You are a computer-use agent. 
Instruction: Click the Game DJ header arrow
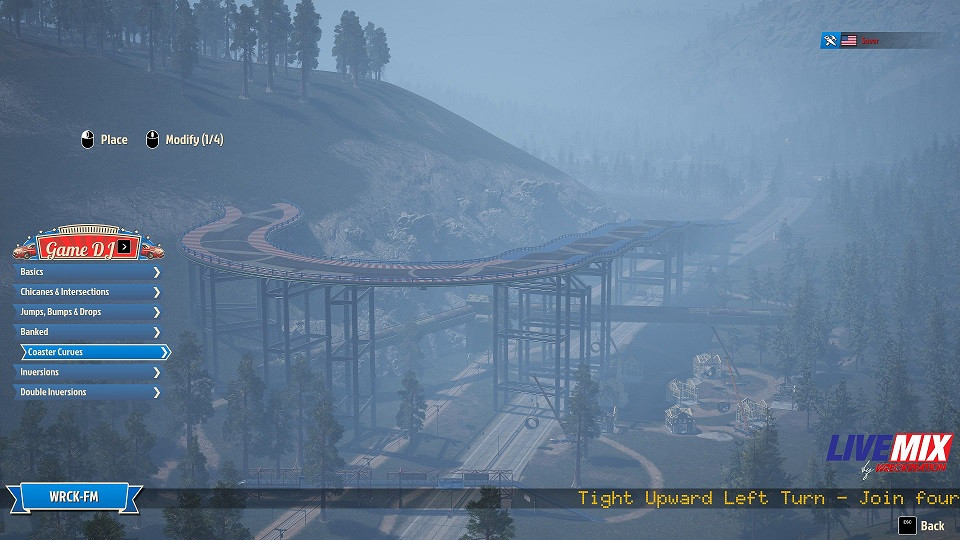point(124,247)
